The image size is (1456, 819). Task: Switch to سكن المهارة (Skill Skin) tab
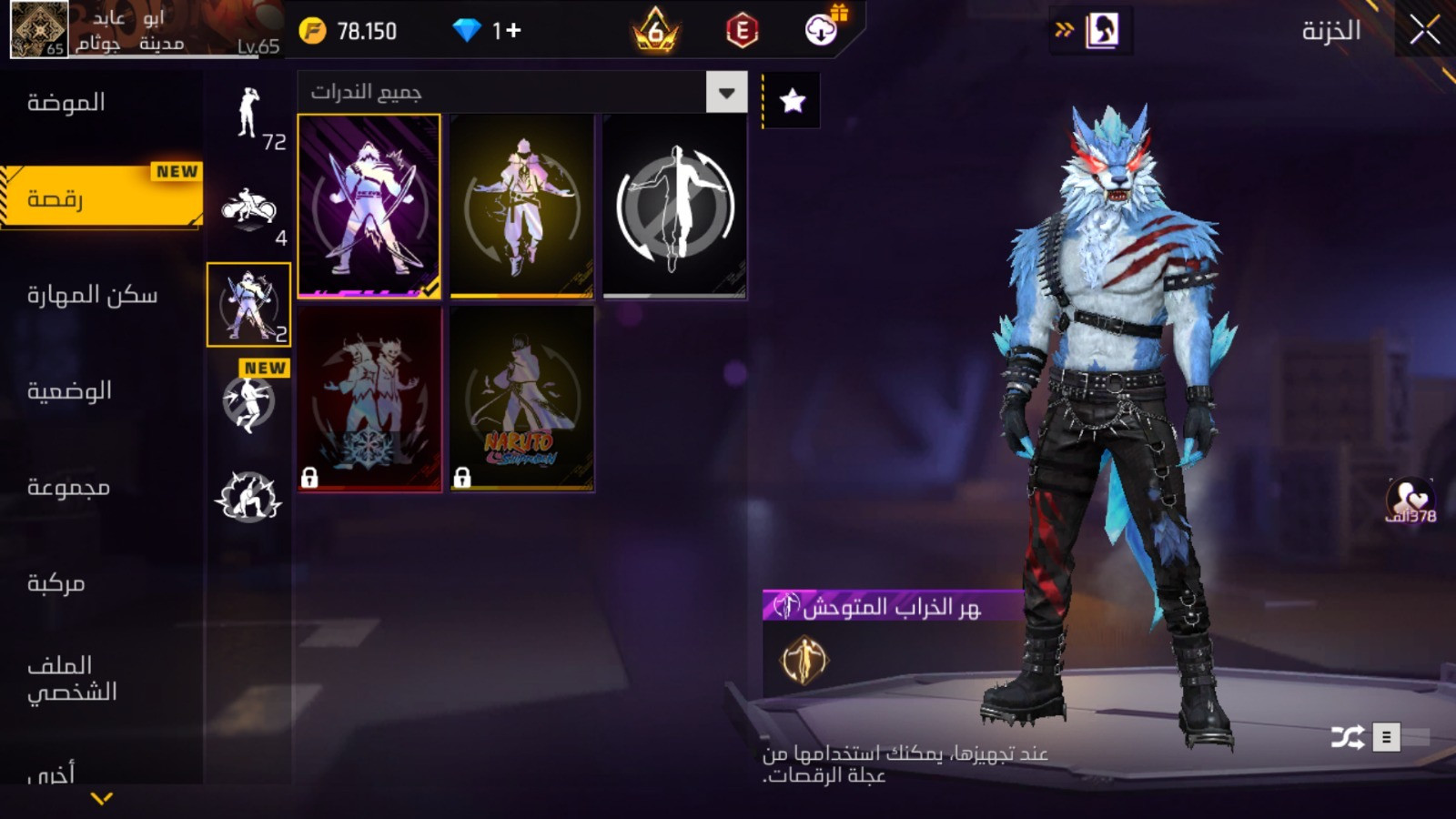[x=92, y=295]
